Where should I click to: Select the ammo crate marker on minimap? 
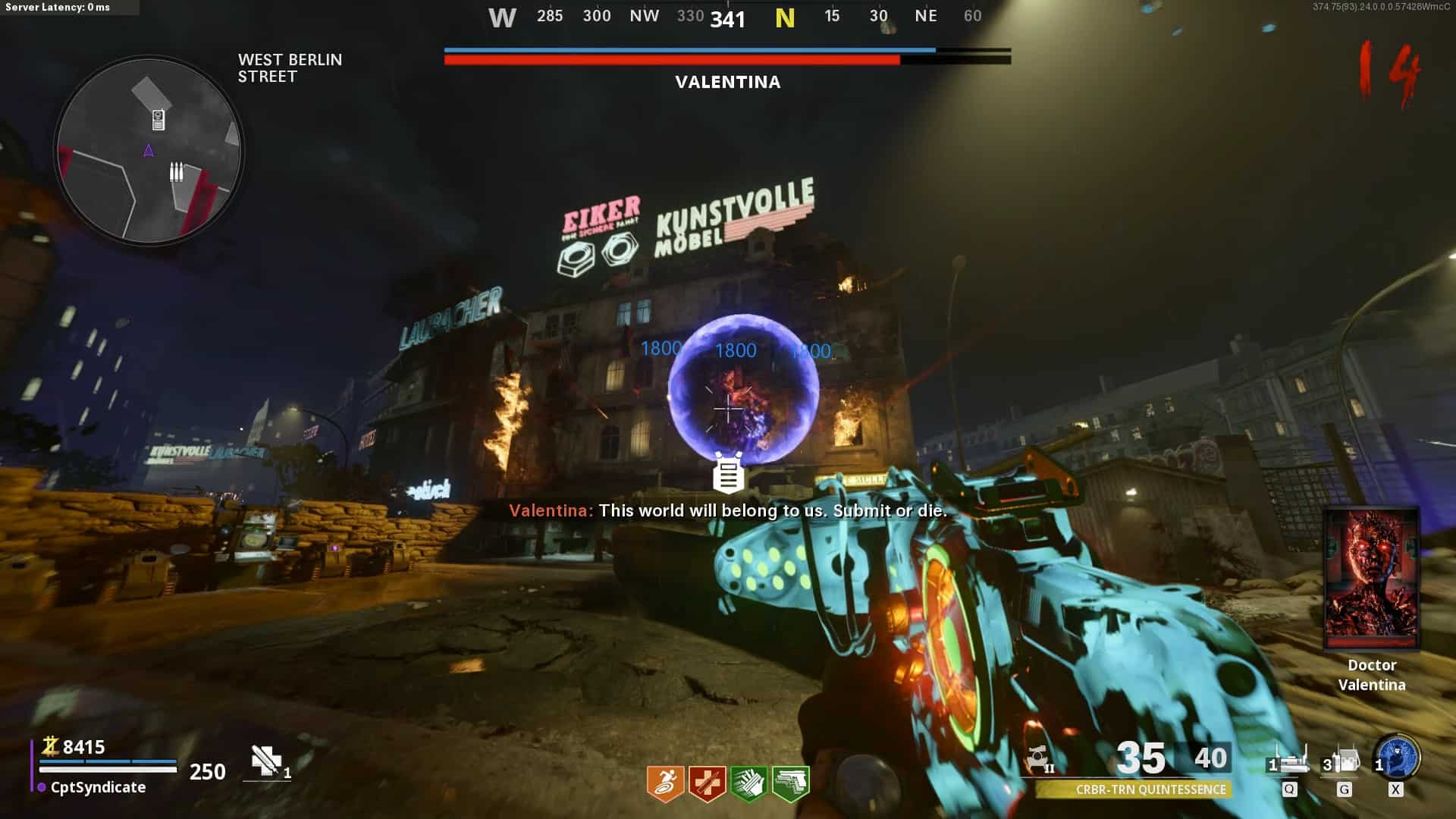176,172
